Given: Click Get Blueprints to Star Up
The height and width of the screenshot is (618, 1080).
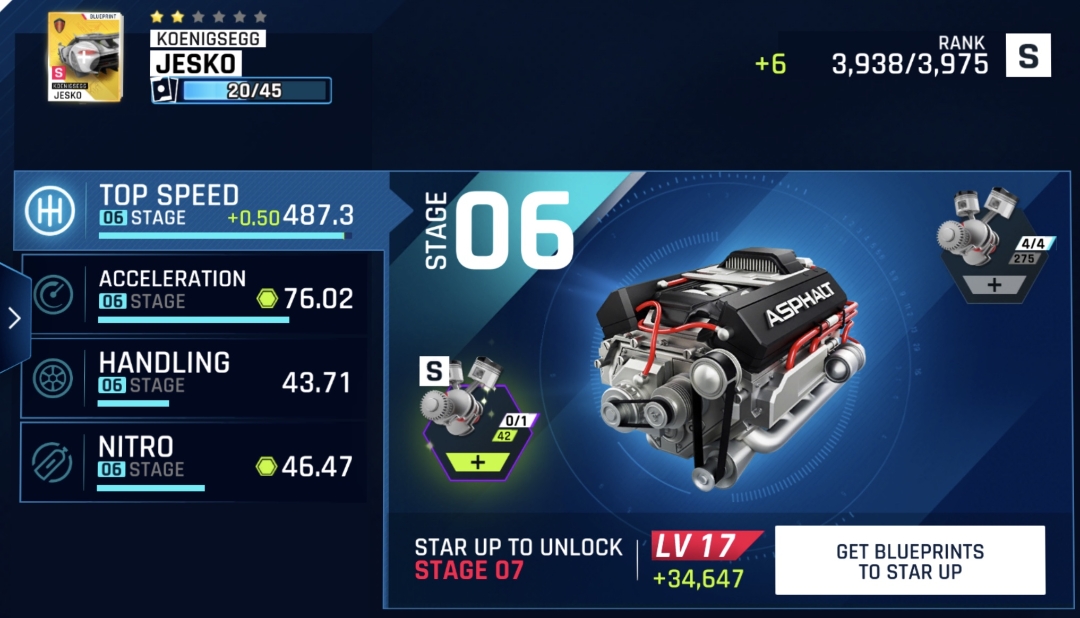Looking at the screenshot, I should pyautogui.click(x=909, y=561).
